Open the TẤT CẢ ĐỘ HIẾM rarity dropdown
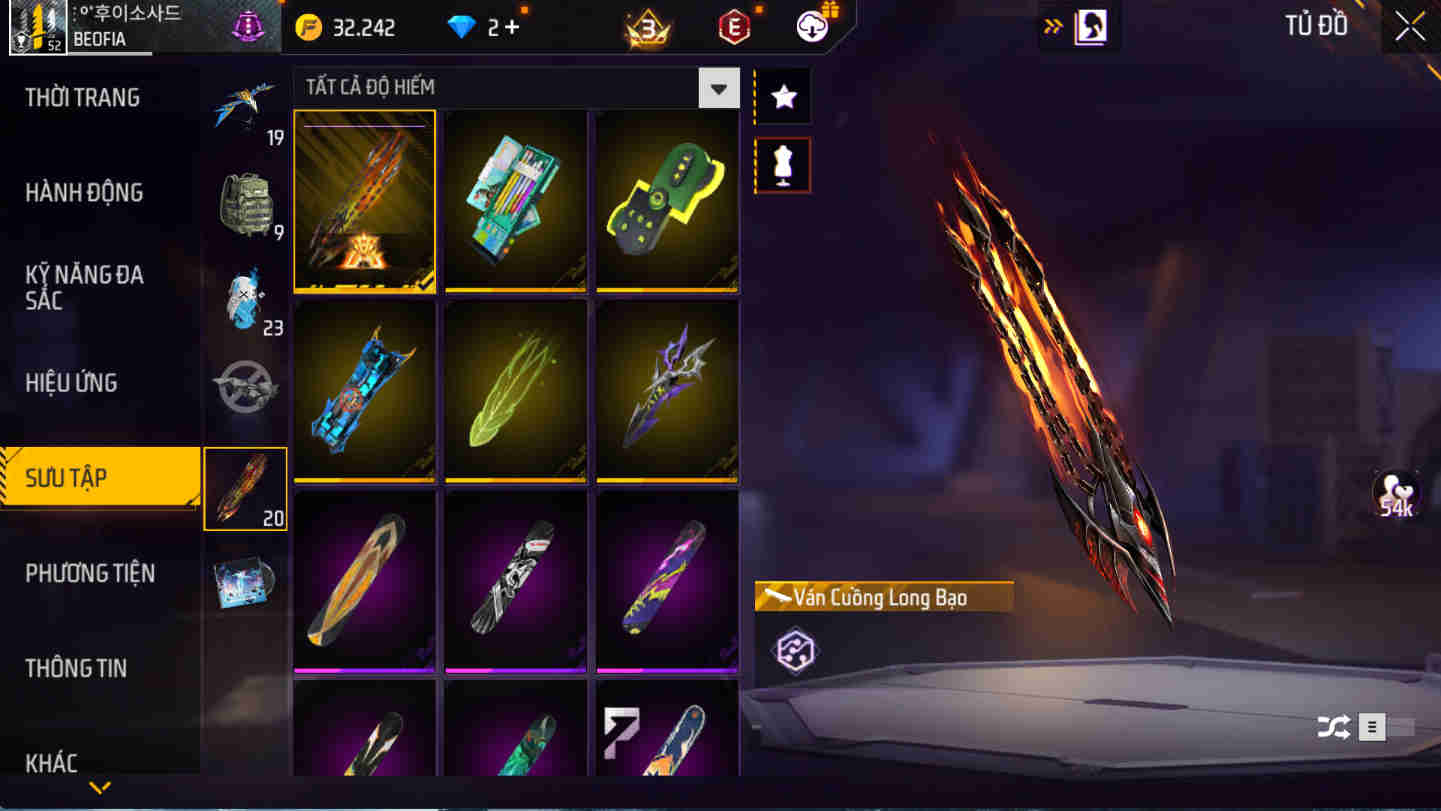The width and height of the screenshot is (1441, 811). 718,88
